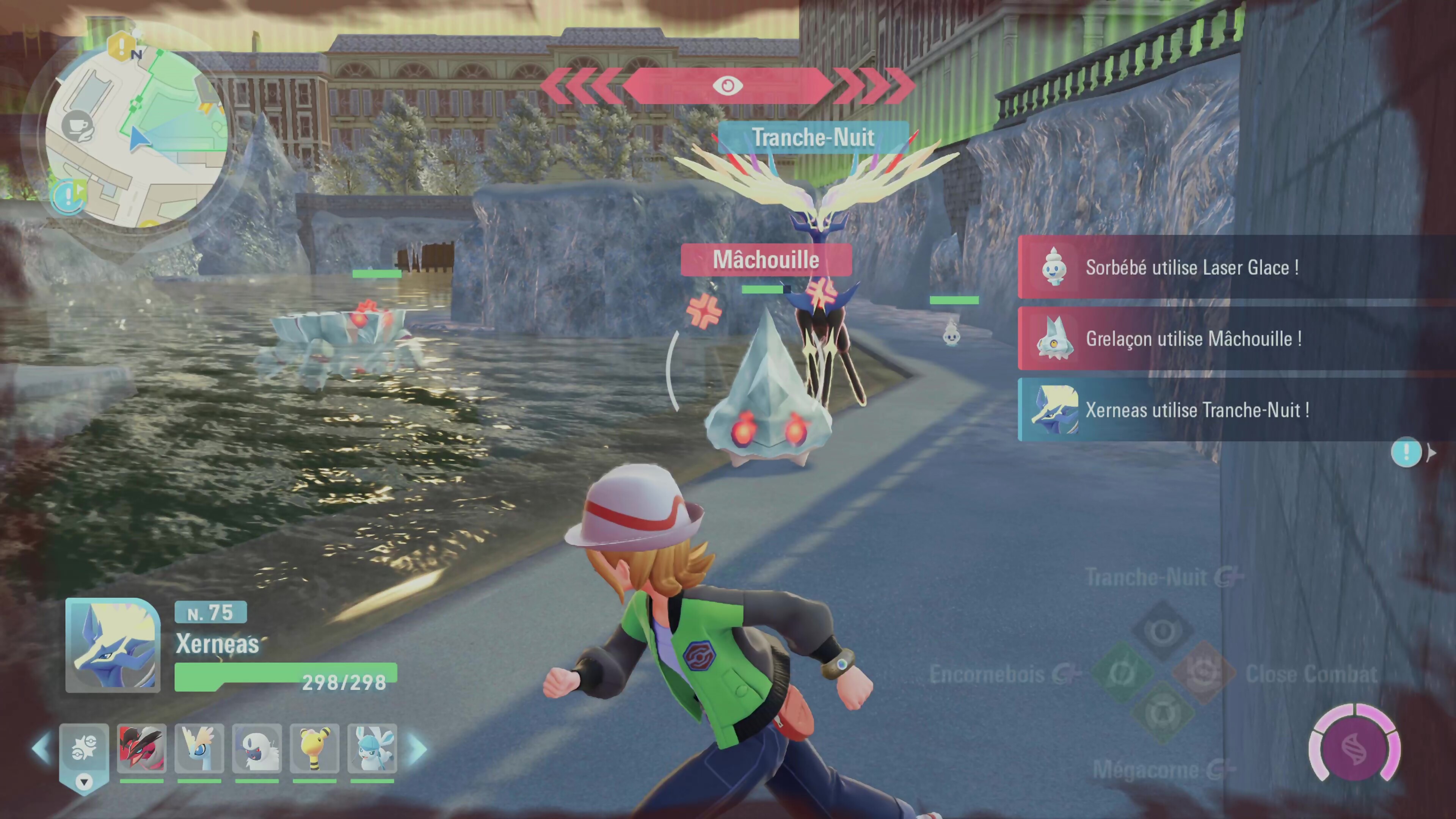Click the target lock-on eye indicator
Screen dimensions: 1456x819
tap(728, 86)
